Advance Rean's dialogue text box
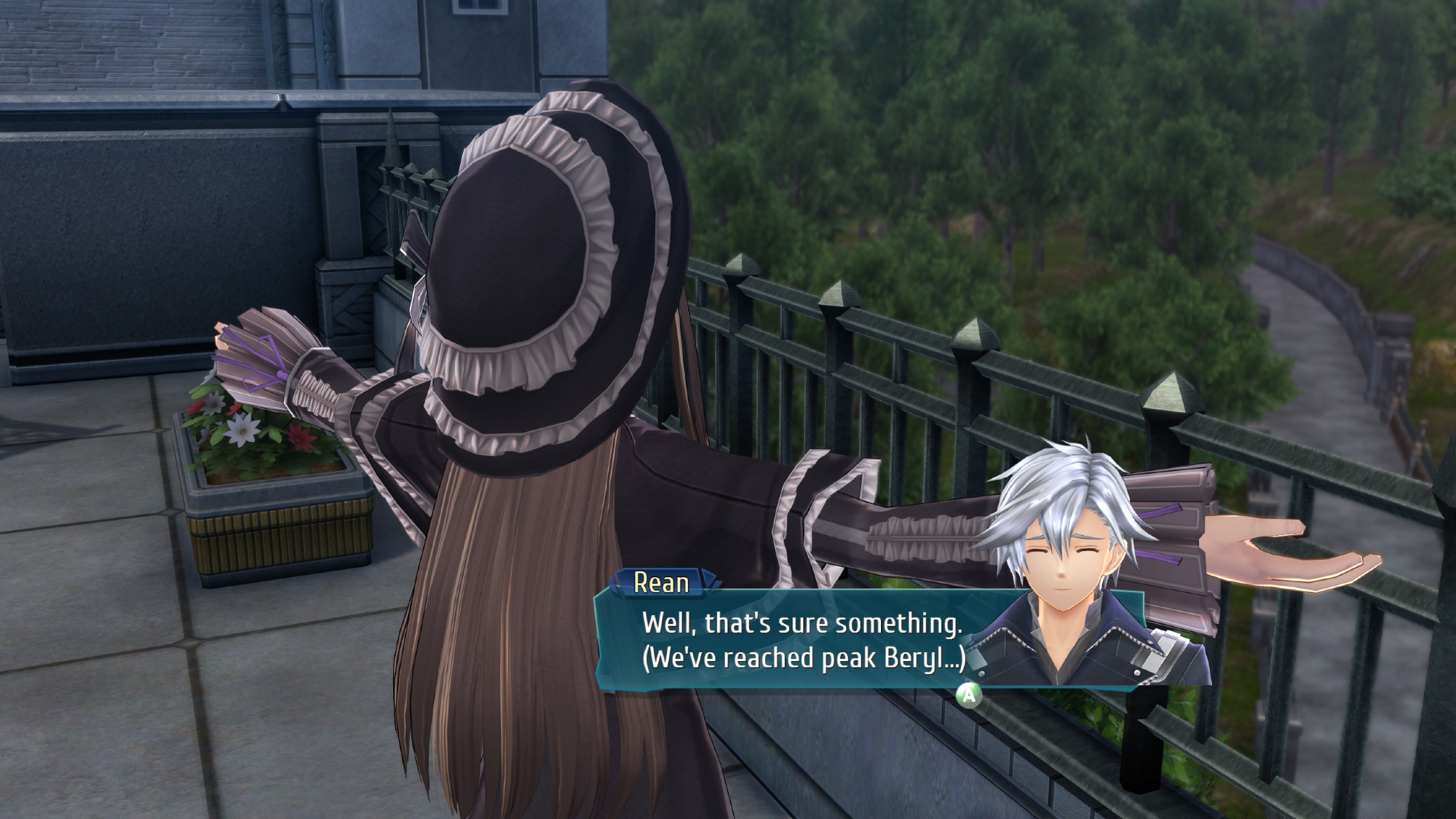1456x819 pixels. coord(968,695)
